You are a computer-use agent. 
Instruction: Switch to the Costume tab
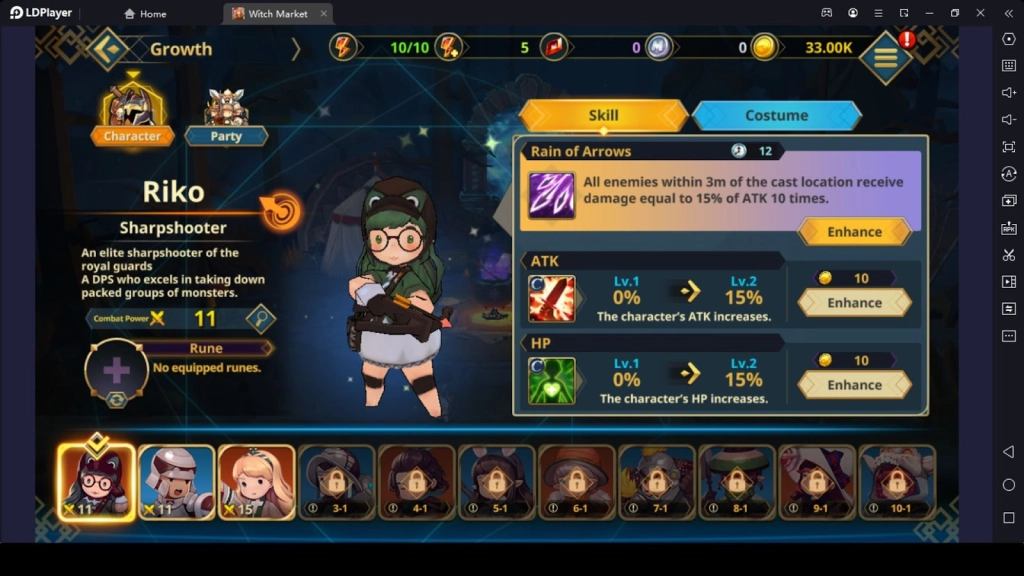point(776,115)
